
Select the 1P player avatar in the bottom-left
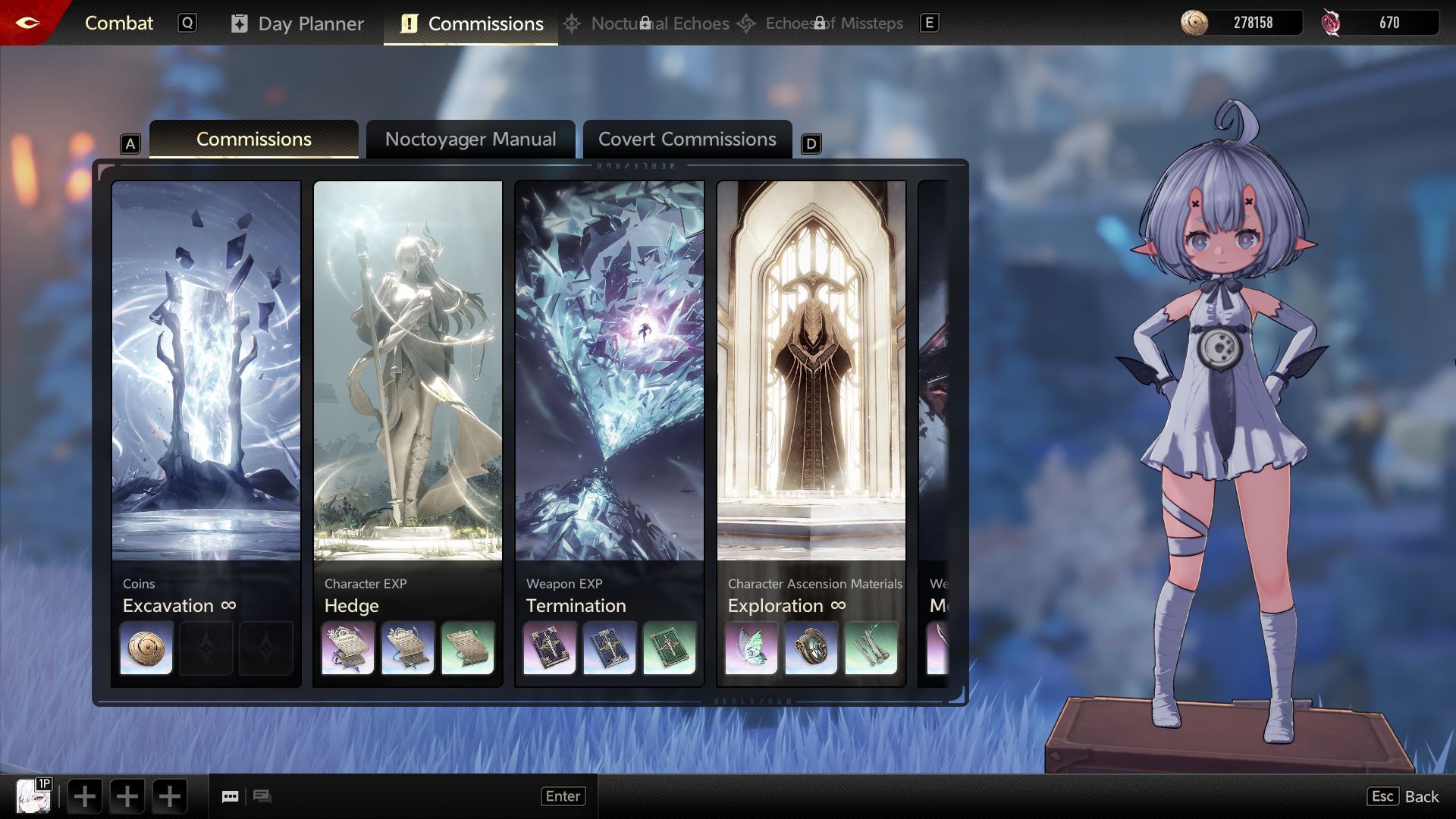(x=33, y=795)
